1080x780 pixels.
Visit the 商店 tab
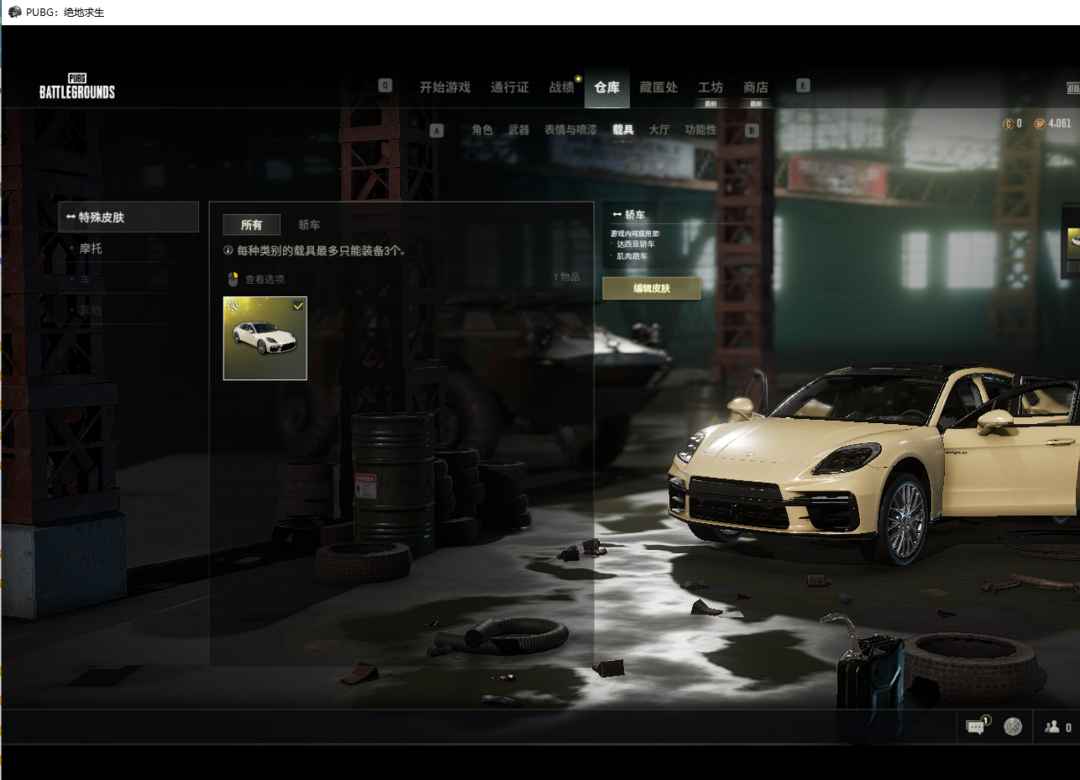point(756,87)
